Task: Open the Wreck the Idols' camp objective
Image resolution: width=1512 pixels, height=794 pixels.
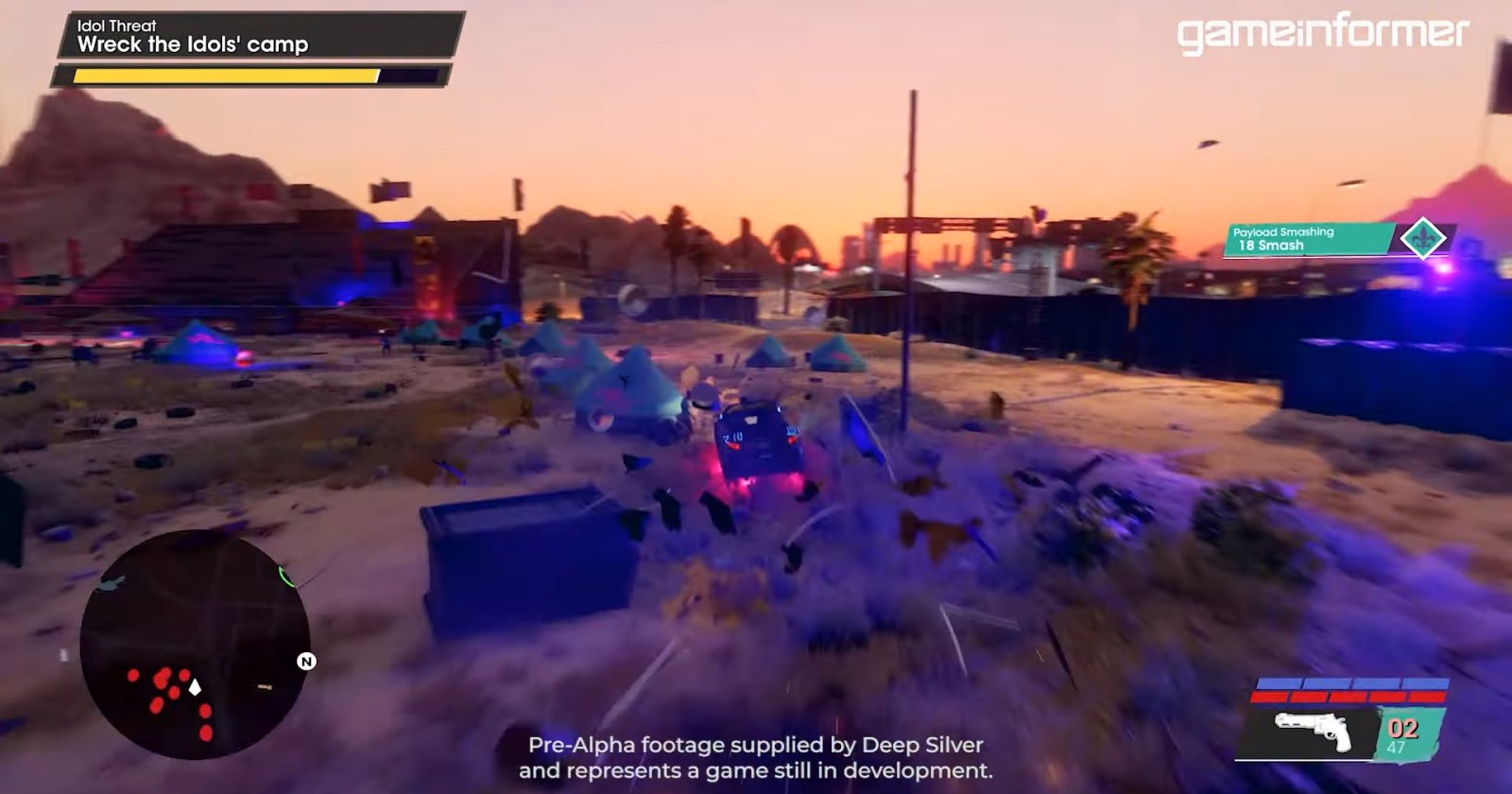Action: [193, 44]
